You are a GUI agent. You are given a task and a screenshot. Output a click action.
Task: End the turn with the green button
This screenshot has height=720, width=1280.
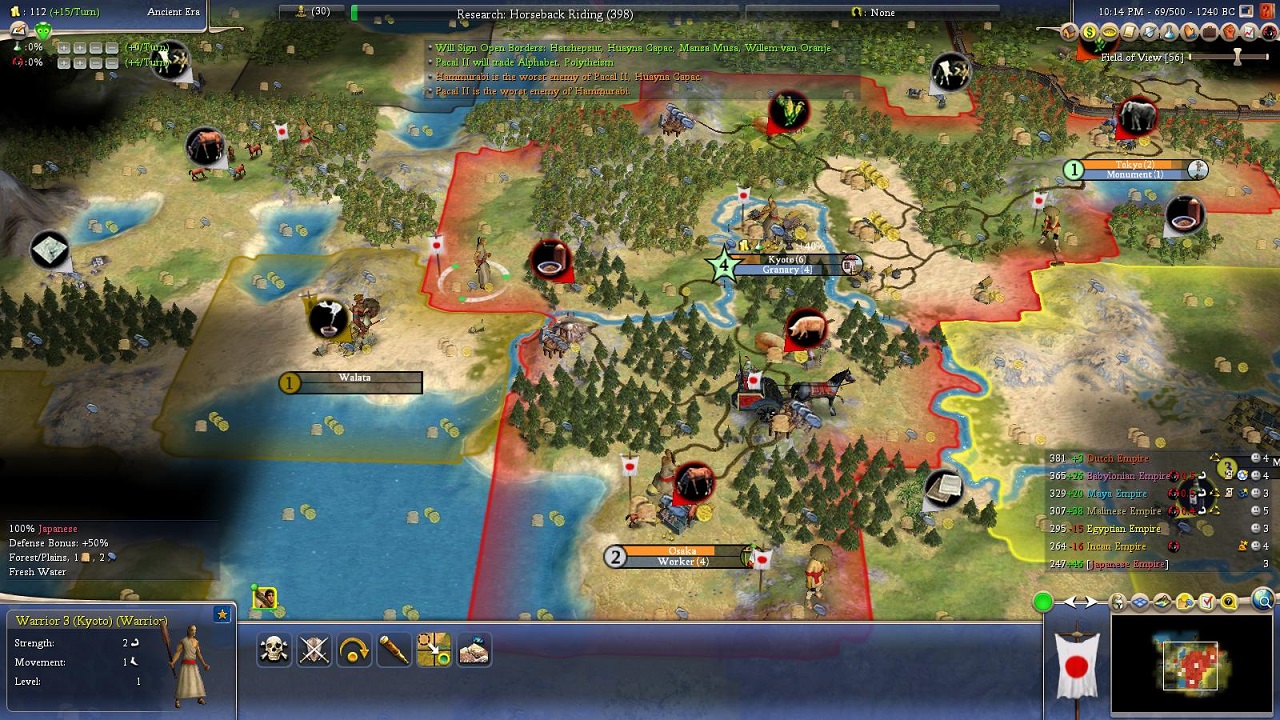[1043, 602]
